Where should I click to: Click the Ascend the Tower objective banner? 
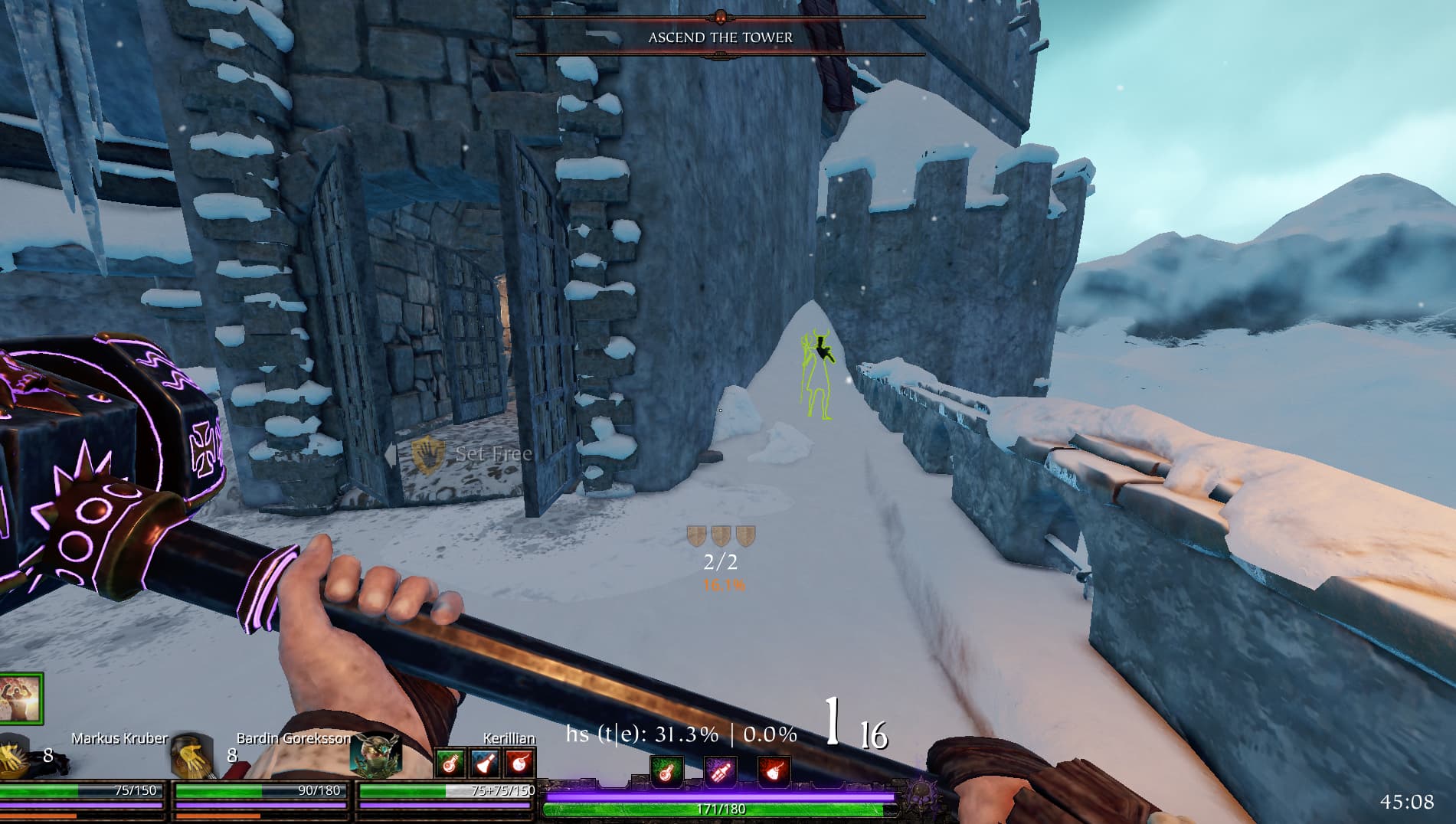click(720, 37)
